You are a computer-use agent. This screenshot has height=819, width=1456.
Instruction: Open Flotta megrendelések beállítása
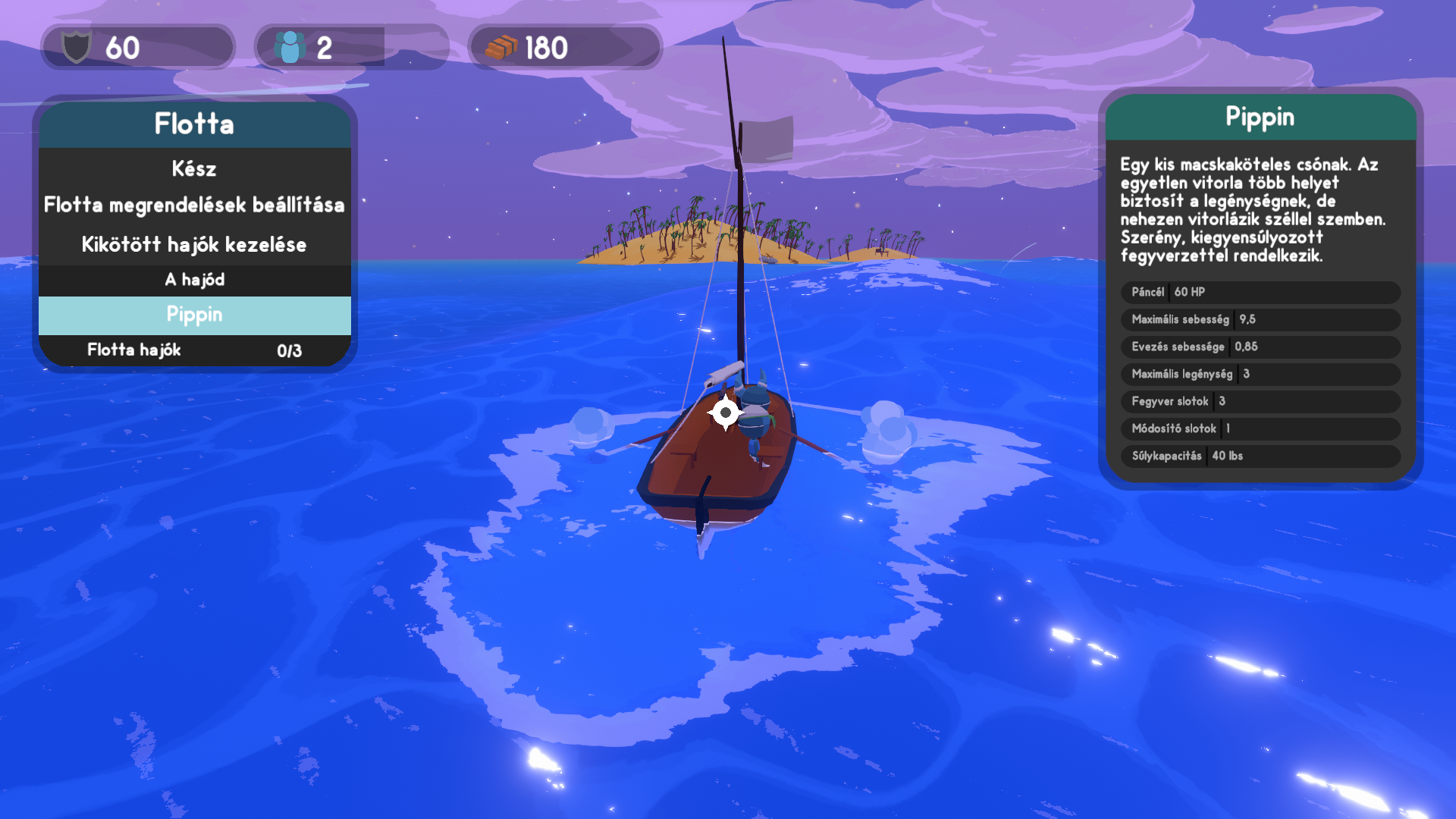[x=194, y=205]
